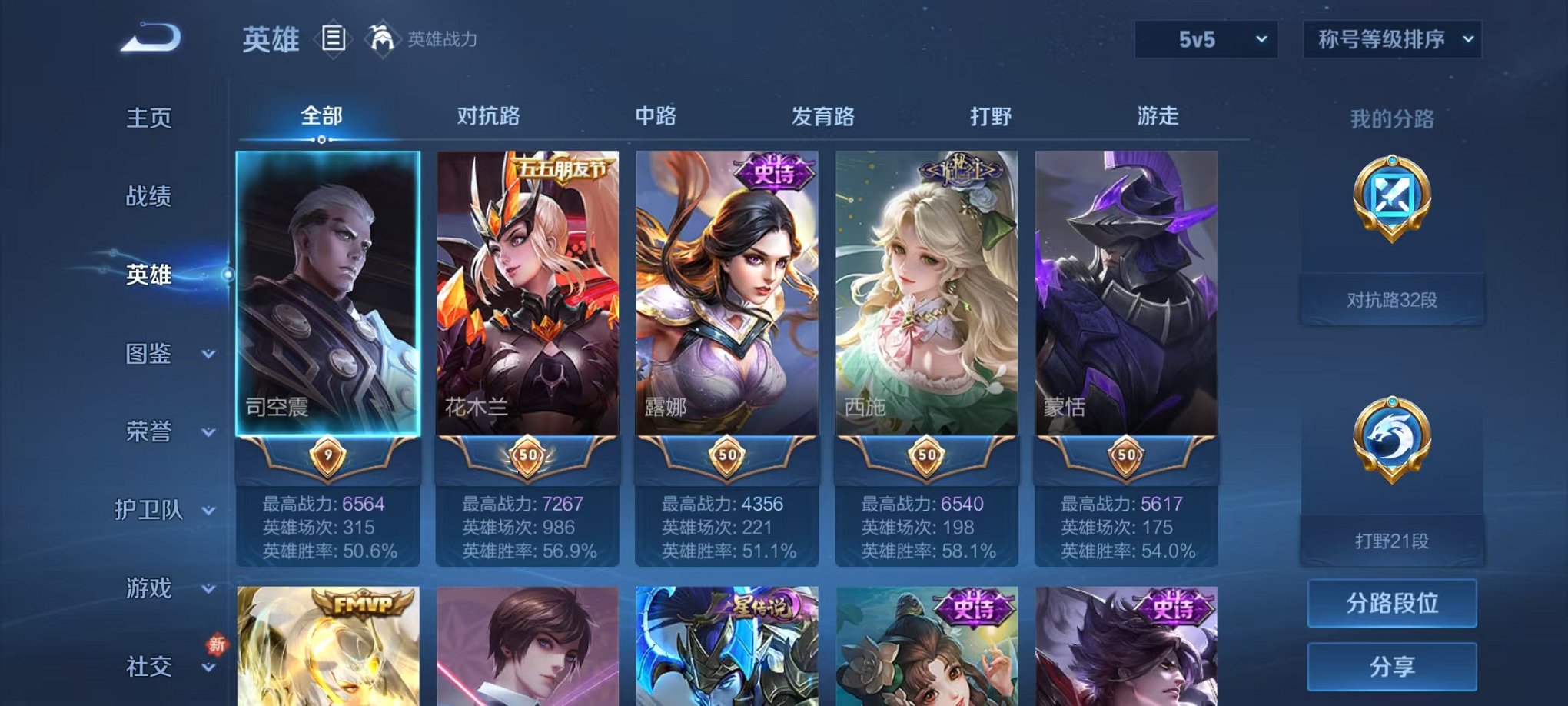The height and width of the screenshot is (706, 1568).
Task: Expand the 护卫队 sidebar entry
Action: coord(150,511)
